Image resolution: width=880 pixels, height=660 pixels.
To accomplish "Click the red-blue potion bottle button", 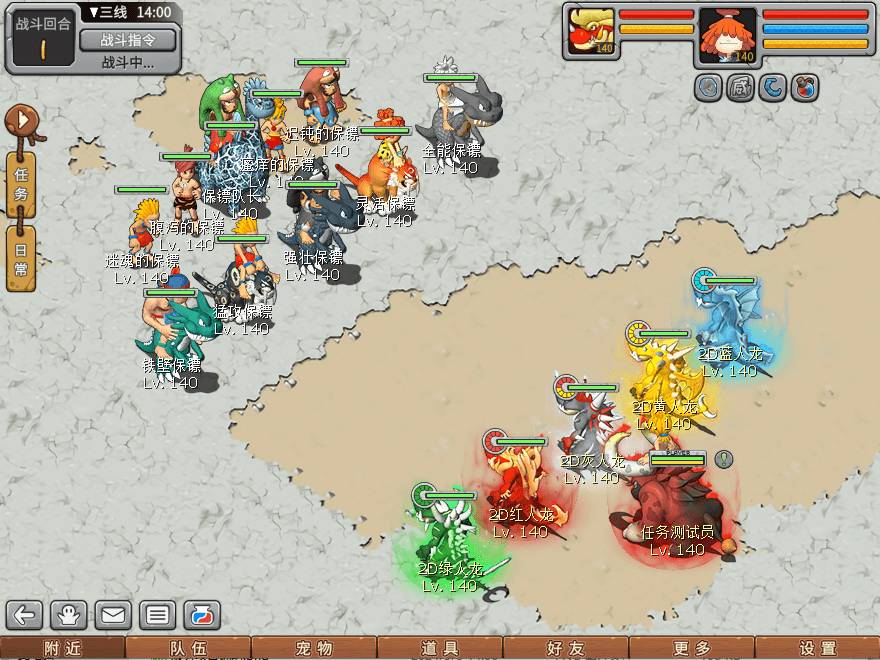I will [201, 615].
